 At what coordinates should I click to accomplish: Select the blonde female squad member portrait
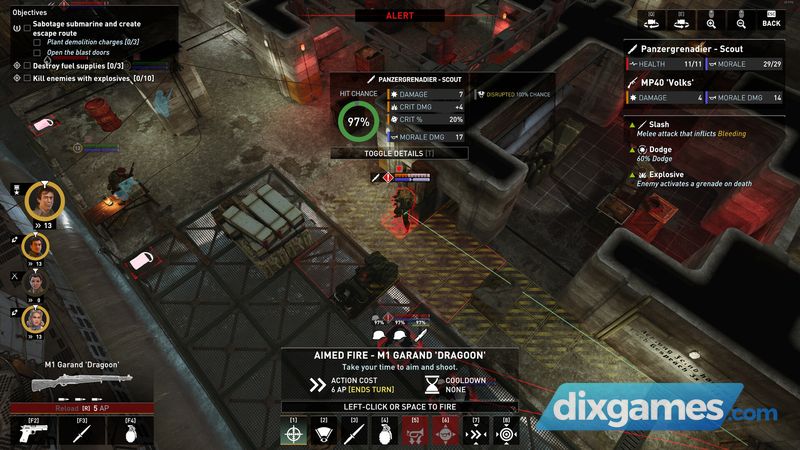click(x=35, y=319)
